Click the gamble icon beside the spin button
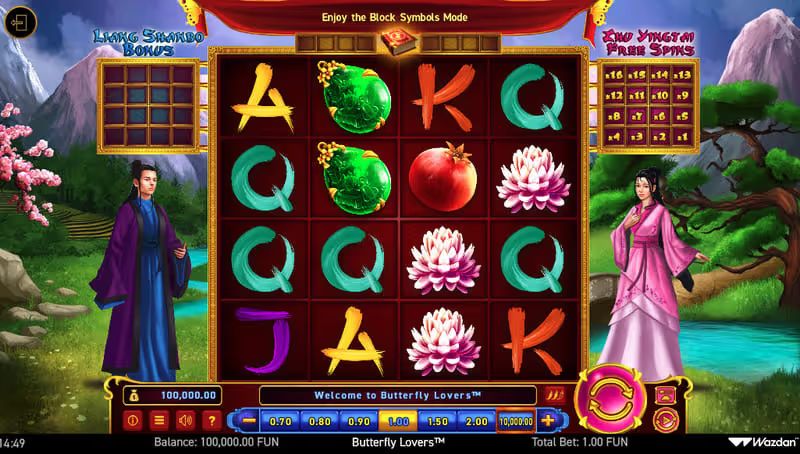Viewport: 800px width, 454px height. (x=664, y=394)
